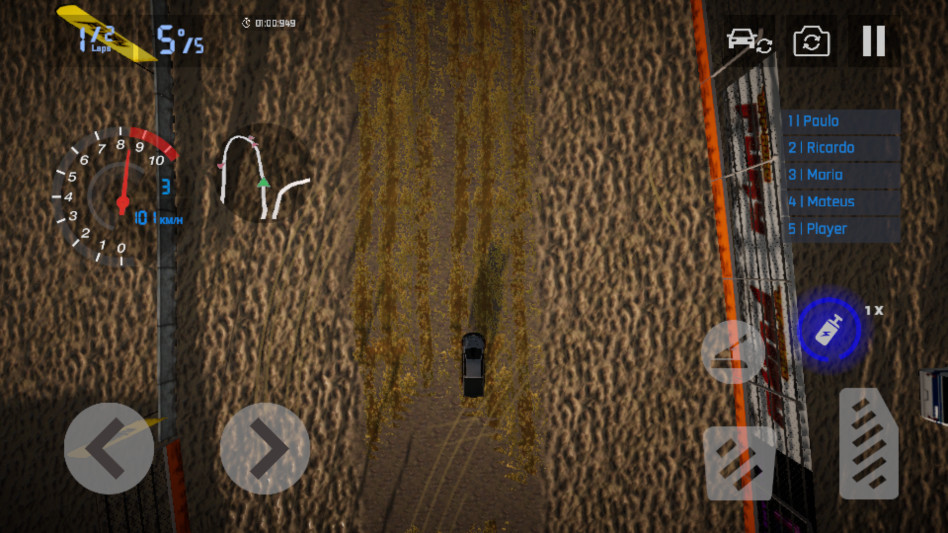Activate the blue nitro boost
The image size is (948, 533).
(829, 330)
